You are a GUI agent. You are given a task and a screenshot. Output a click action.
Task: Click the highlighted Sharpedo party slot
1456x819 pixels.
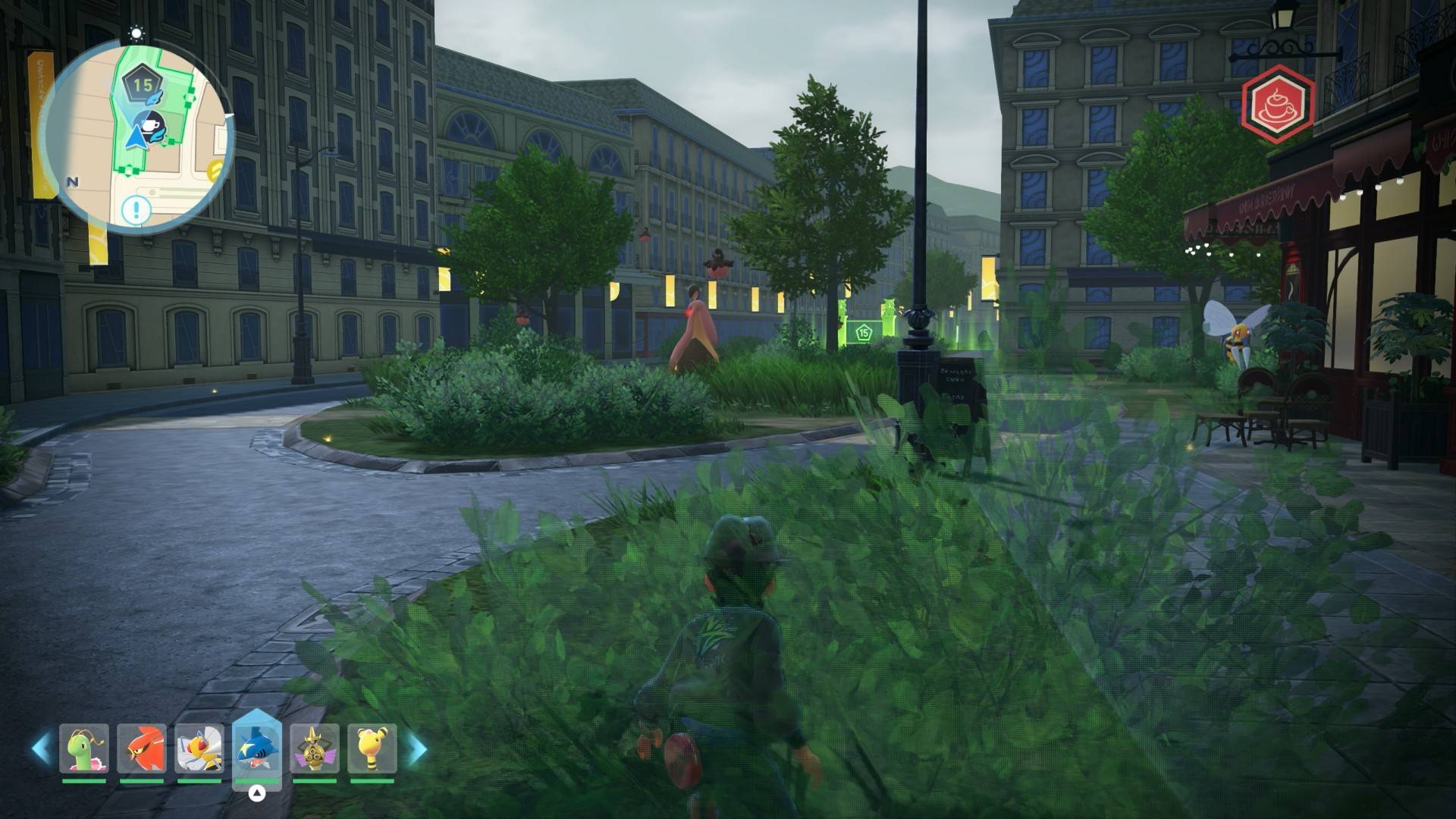[x=257, y=748]
